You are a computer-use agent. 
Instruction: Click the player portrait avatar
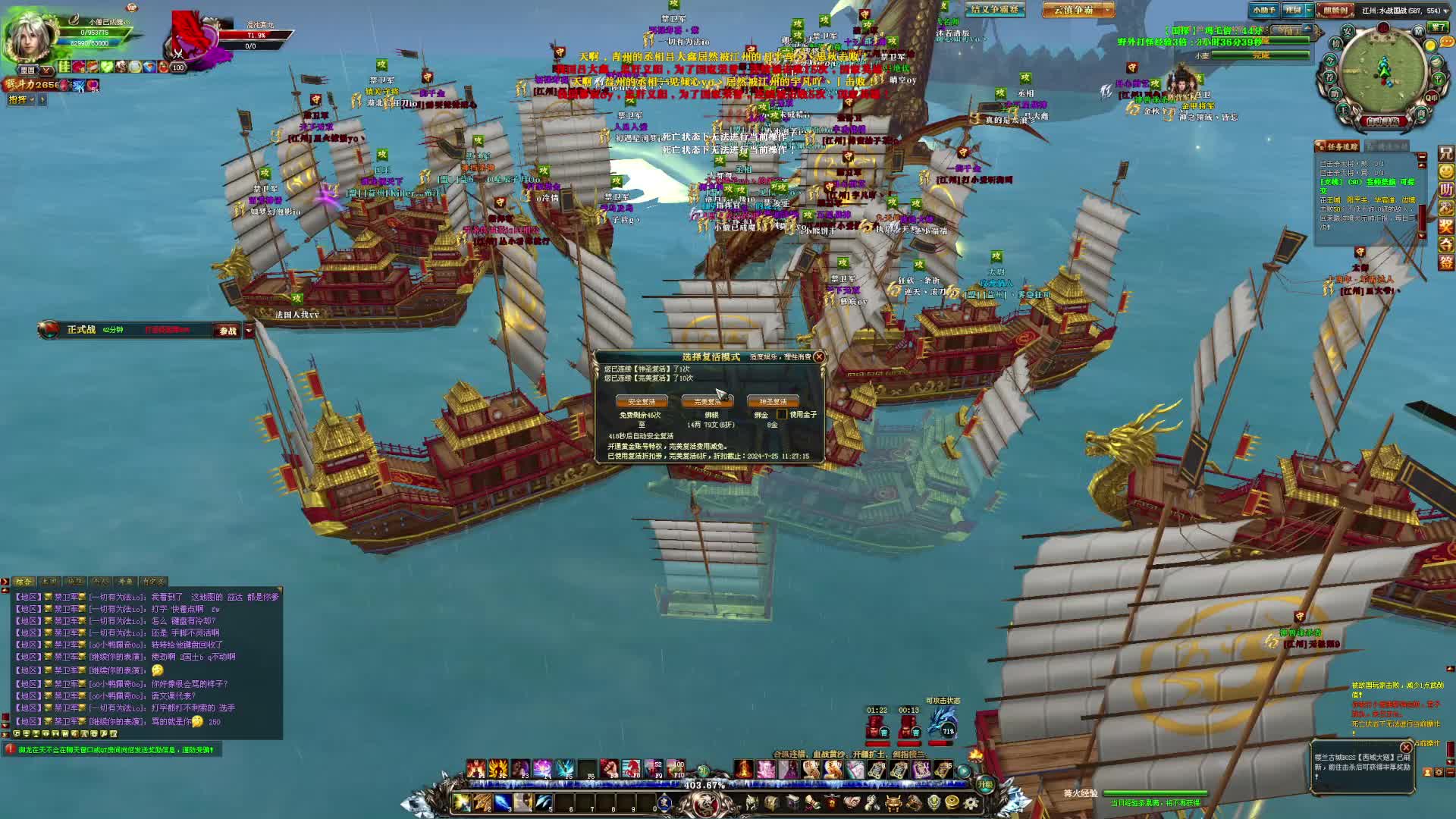[30, 36]
